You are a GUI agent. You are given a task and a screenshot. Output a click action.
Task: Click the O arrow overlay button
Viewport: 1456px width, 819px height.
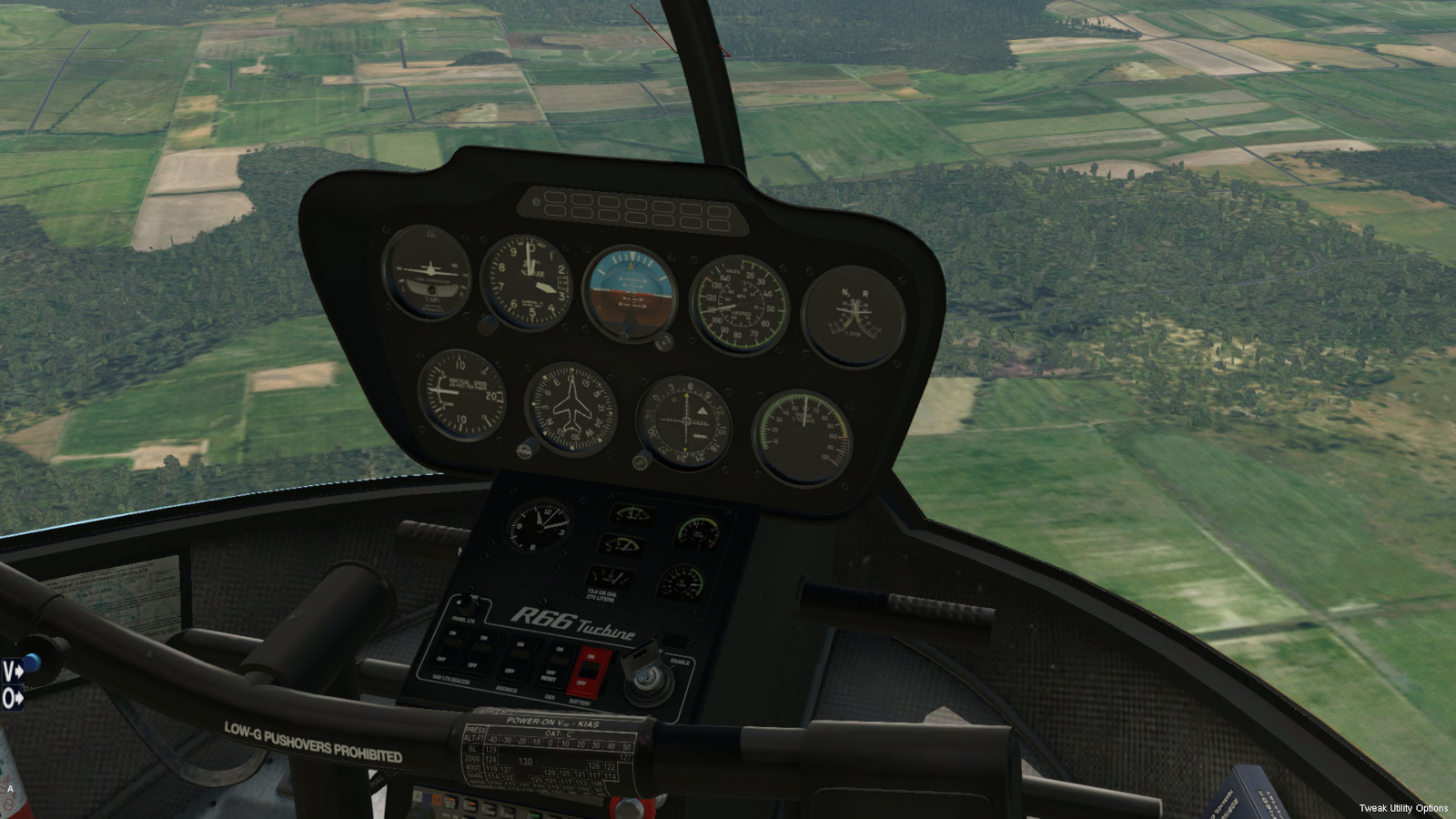(x=12, y=699)
